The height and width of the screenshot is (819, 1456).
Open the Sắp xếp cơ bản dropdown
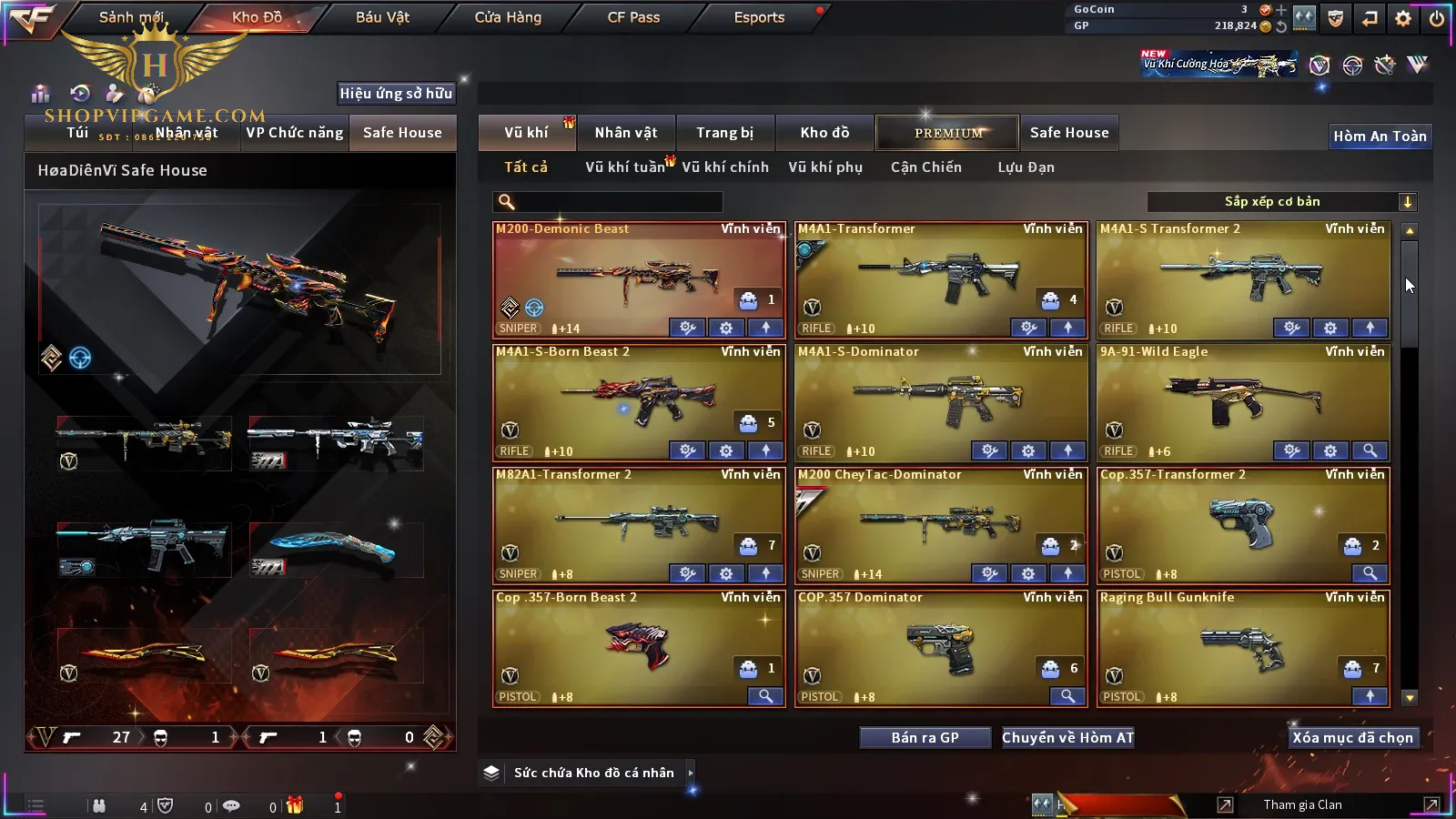(x=1281, y=202)
